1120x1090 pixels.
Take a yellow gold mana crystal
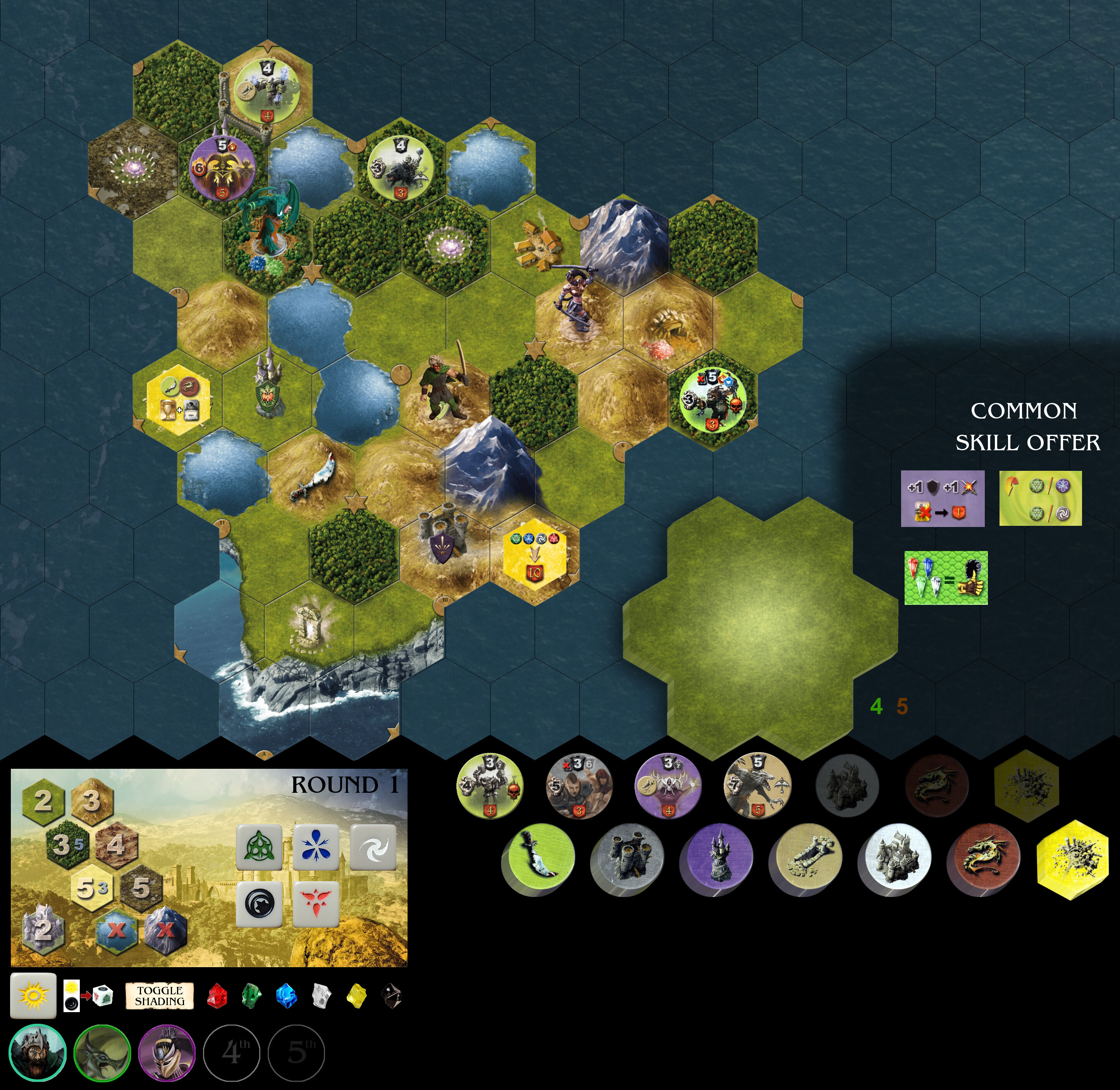point(356,995)
